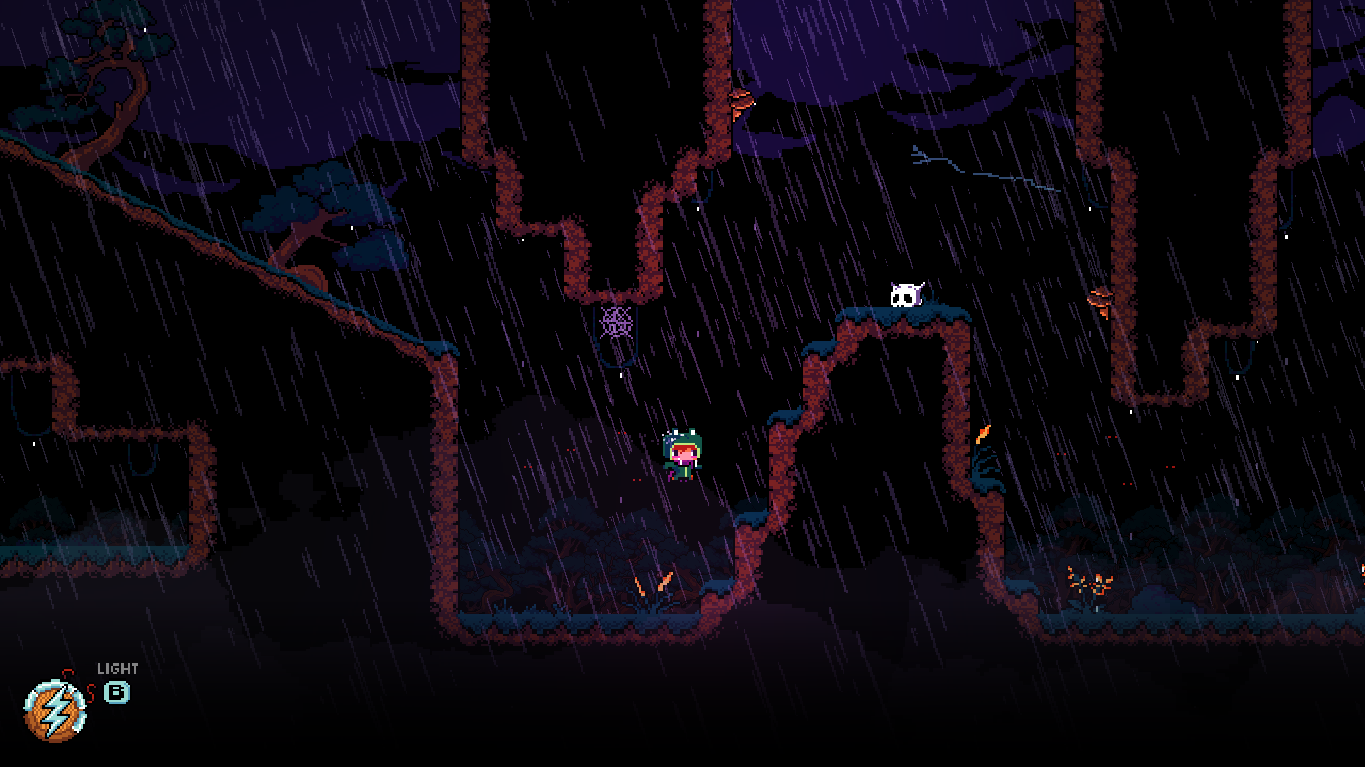The image size is (1365, 767).
Task: Click the lightning bolt ability badge
Action: point(55,713)
